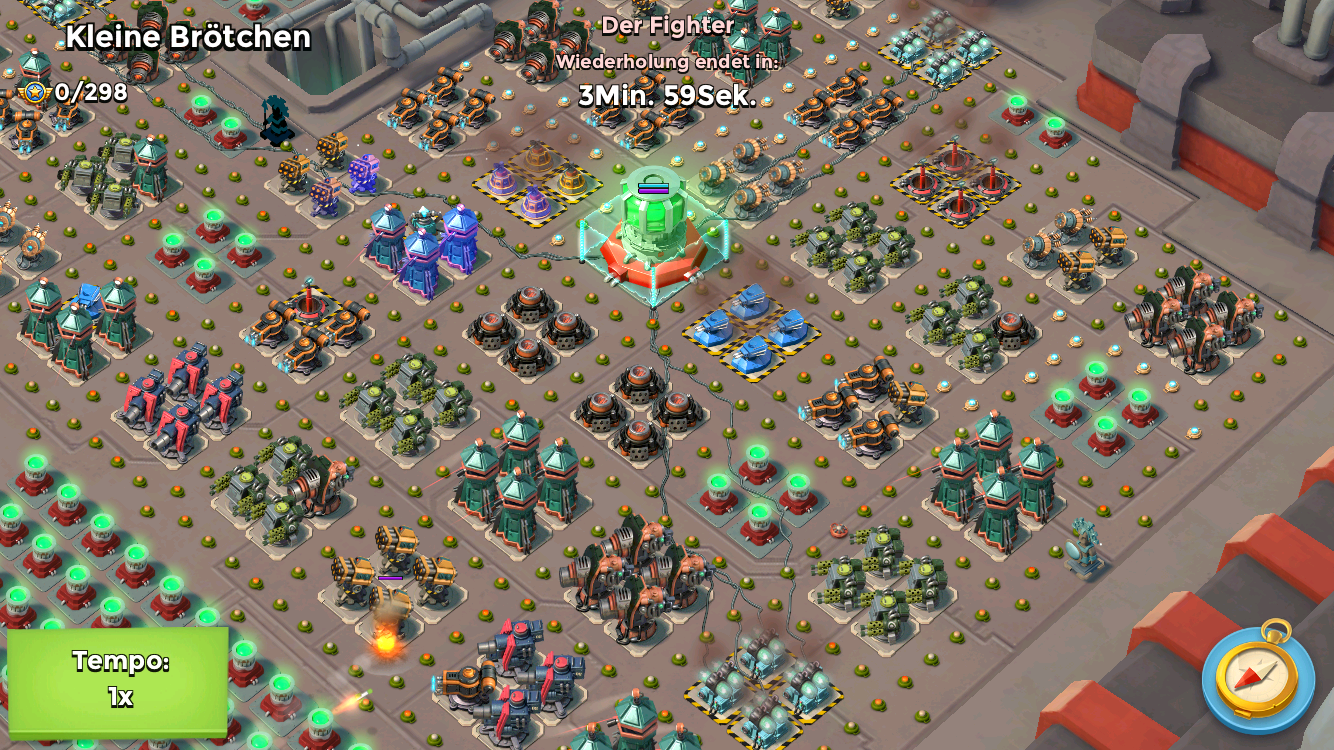Toggle the Tempo 1x replay speed button
The image size is (1334, 750).
118,679
